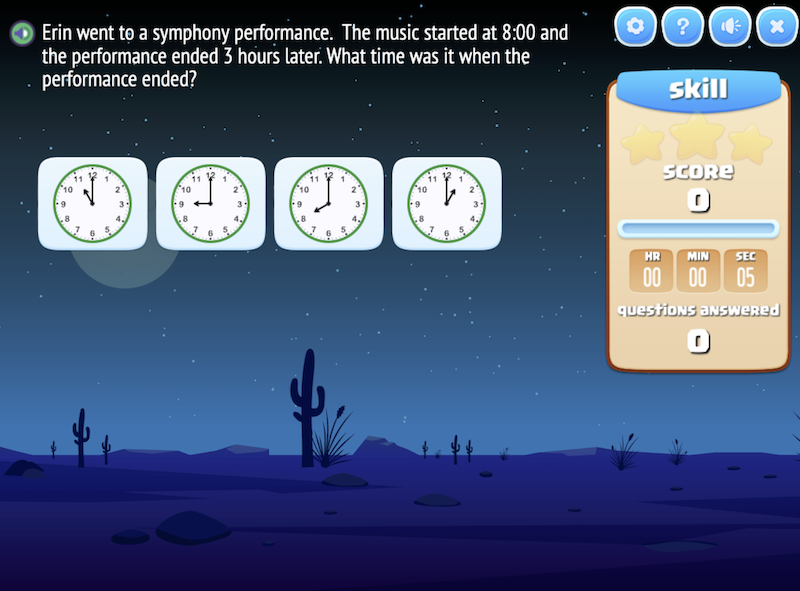
Task: Open the gear settings button
Action: point(635,28)
